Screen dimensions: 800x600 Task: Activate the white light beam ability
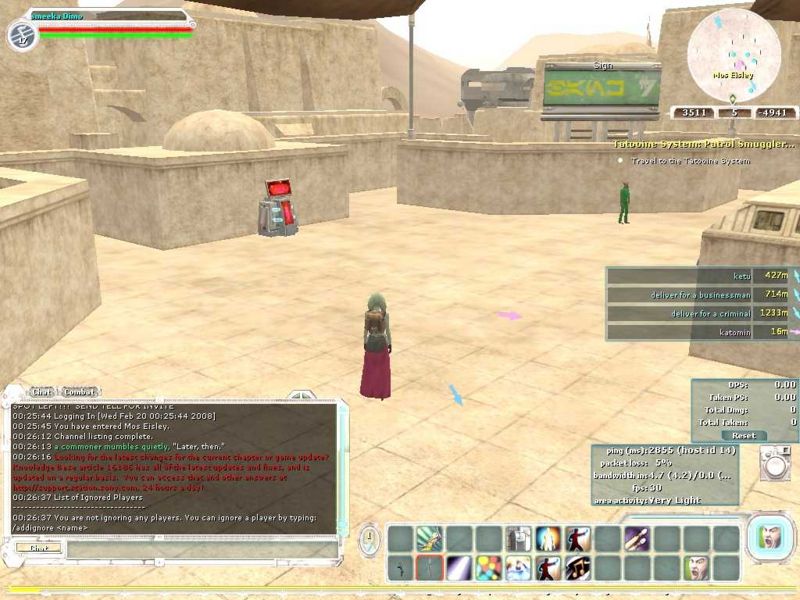(459, 568)
